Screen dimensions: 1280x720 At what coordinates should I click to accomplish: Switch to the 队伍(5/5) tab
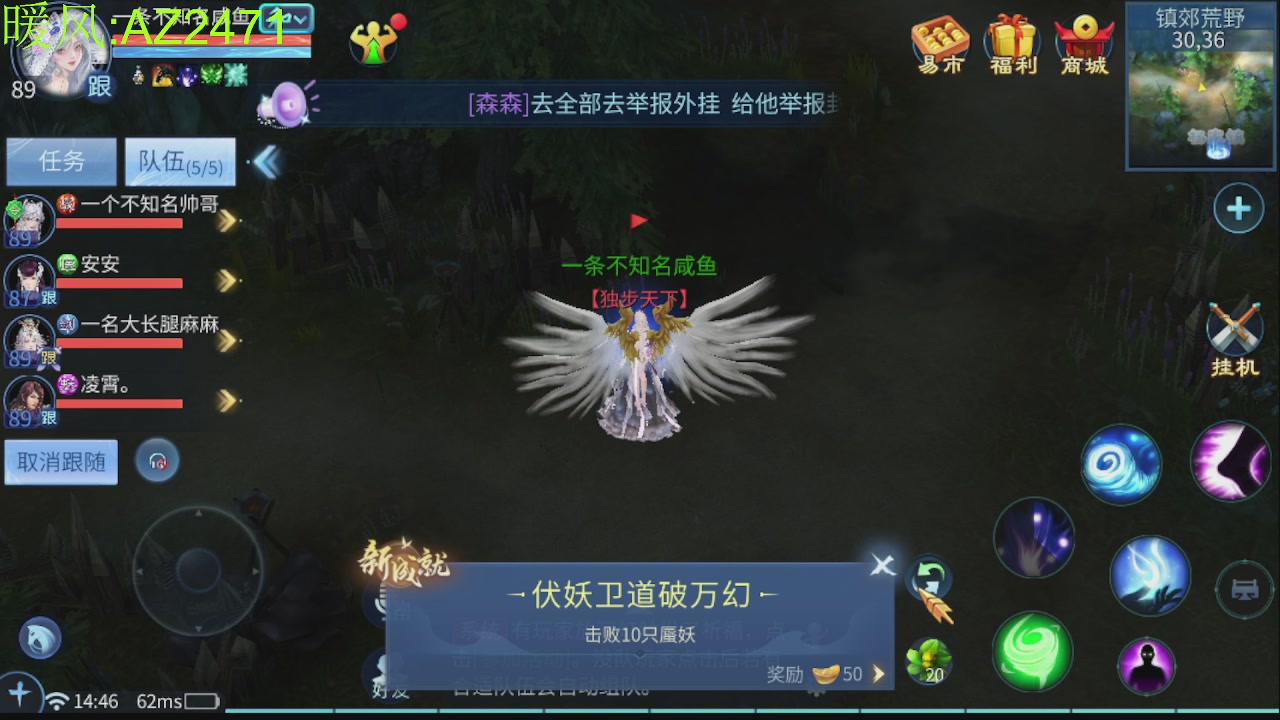tap(180, 161)
